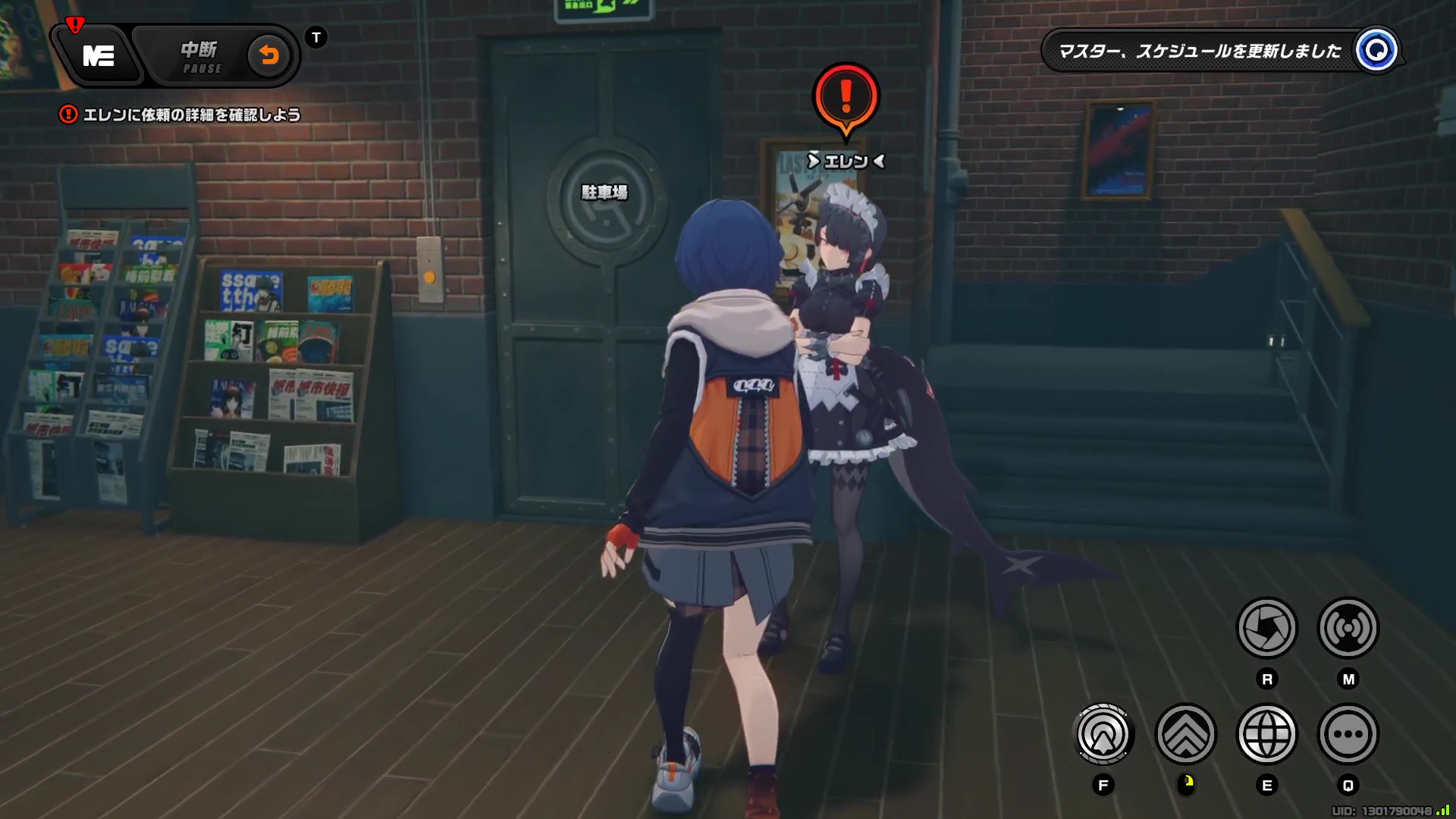Viewport: 1456px width, 819px height.
Task: Click the schedule update notification banner
Action: (x=1206, y=52)
